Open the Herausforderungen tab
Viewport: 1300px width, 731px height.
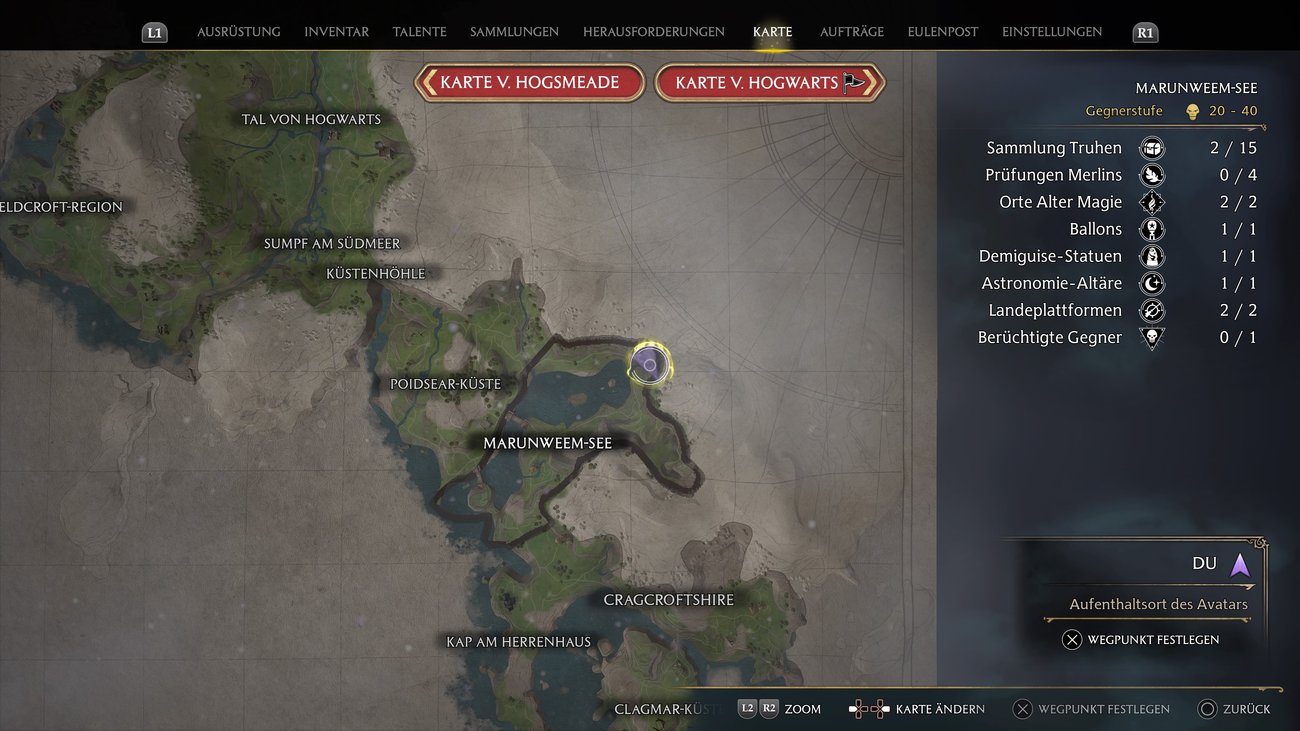[x=655, y=31]
